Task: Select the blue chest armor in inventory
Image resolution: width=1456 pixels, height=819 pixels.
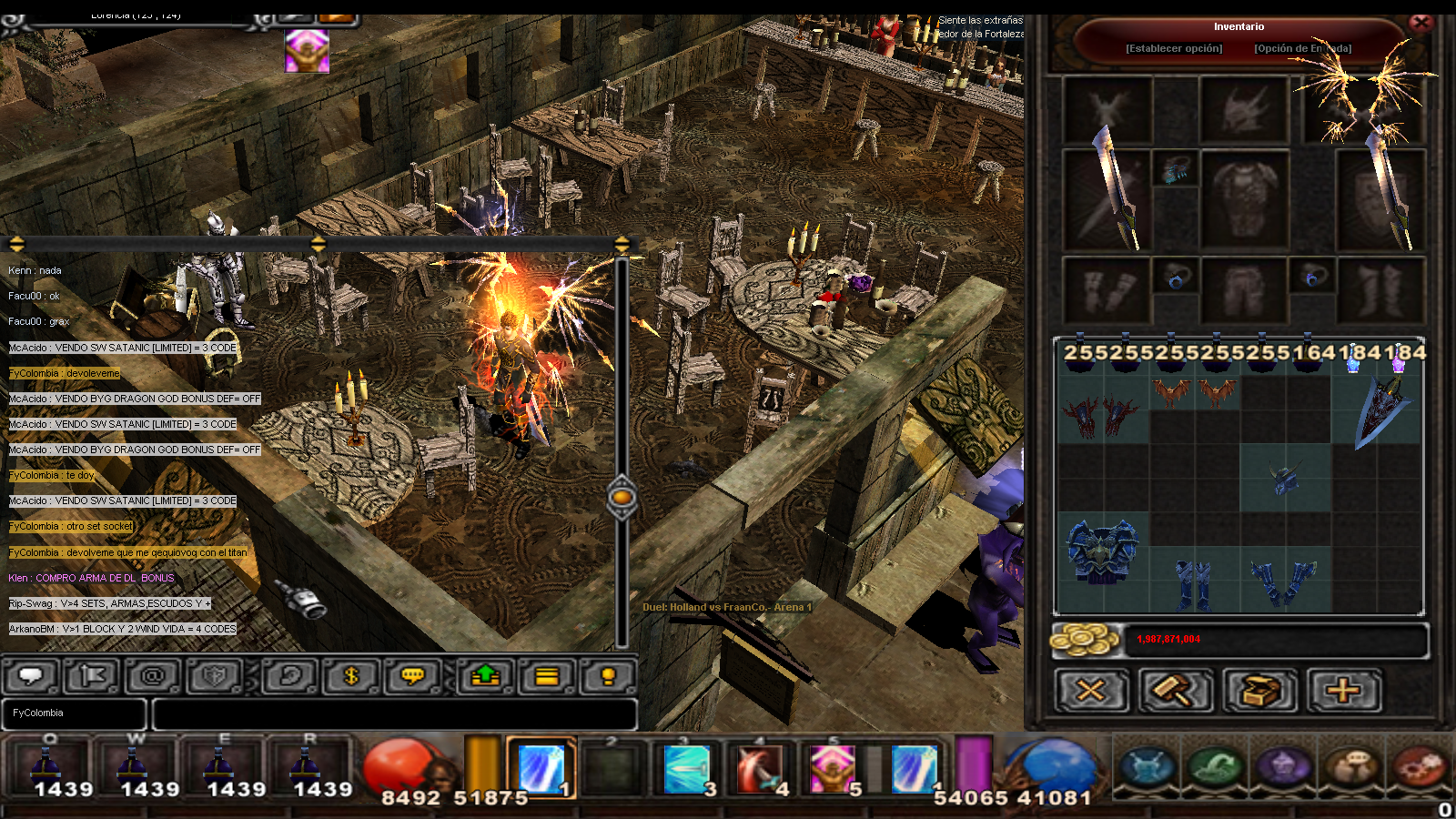Action: pyautogui.click(x=1102, y=551)
